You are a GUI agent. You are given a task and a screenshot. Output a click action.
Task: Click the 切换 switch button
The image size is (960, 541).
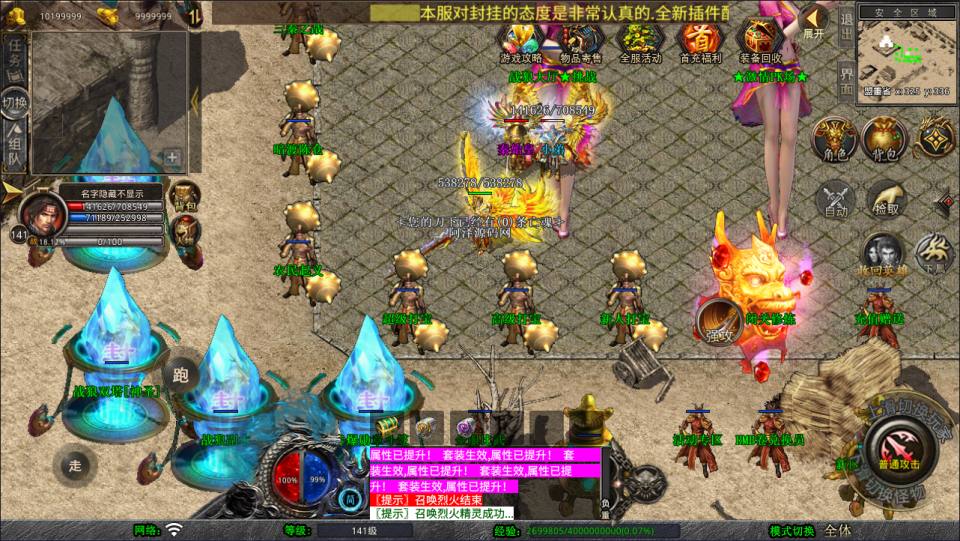pos(15,102)
